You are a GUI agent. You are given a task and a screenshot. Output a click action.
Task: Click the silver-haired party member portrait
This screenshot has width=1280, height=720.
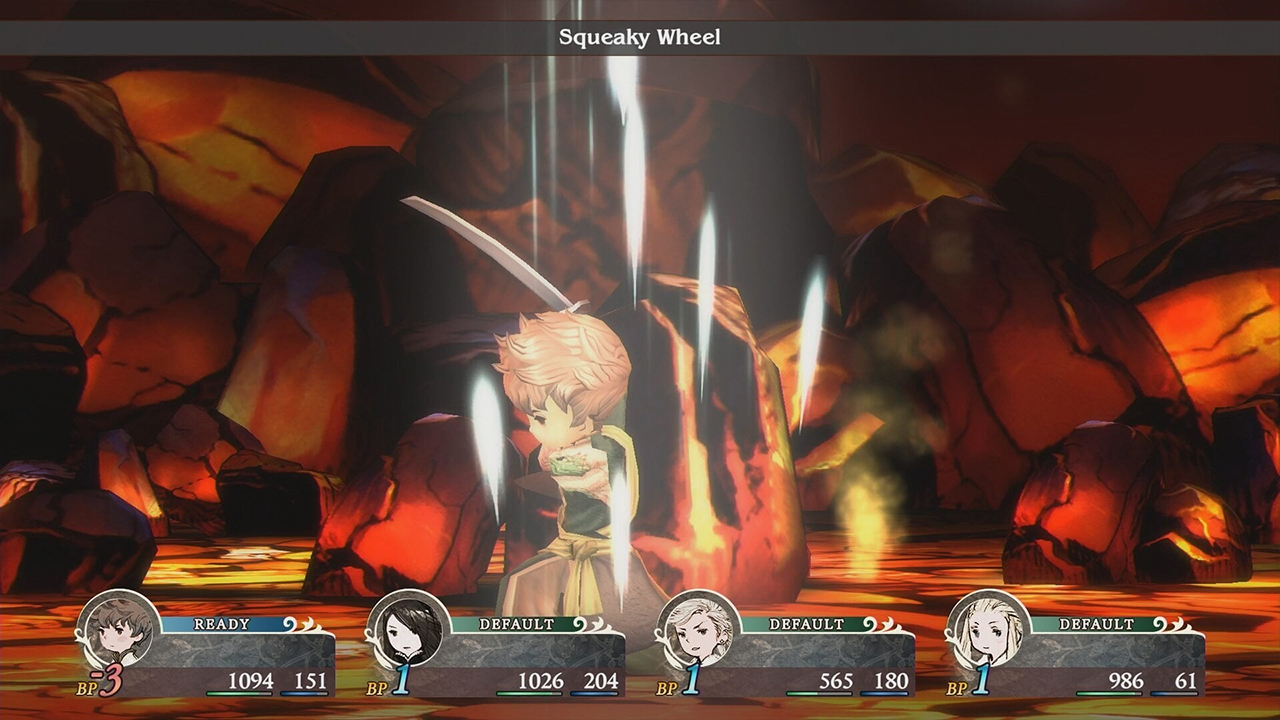click(697, 631)
